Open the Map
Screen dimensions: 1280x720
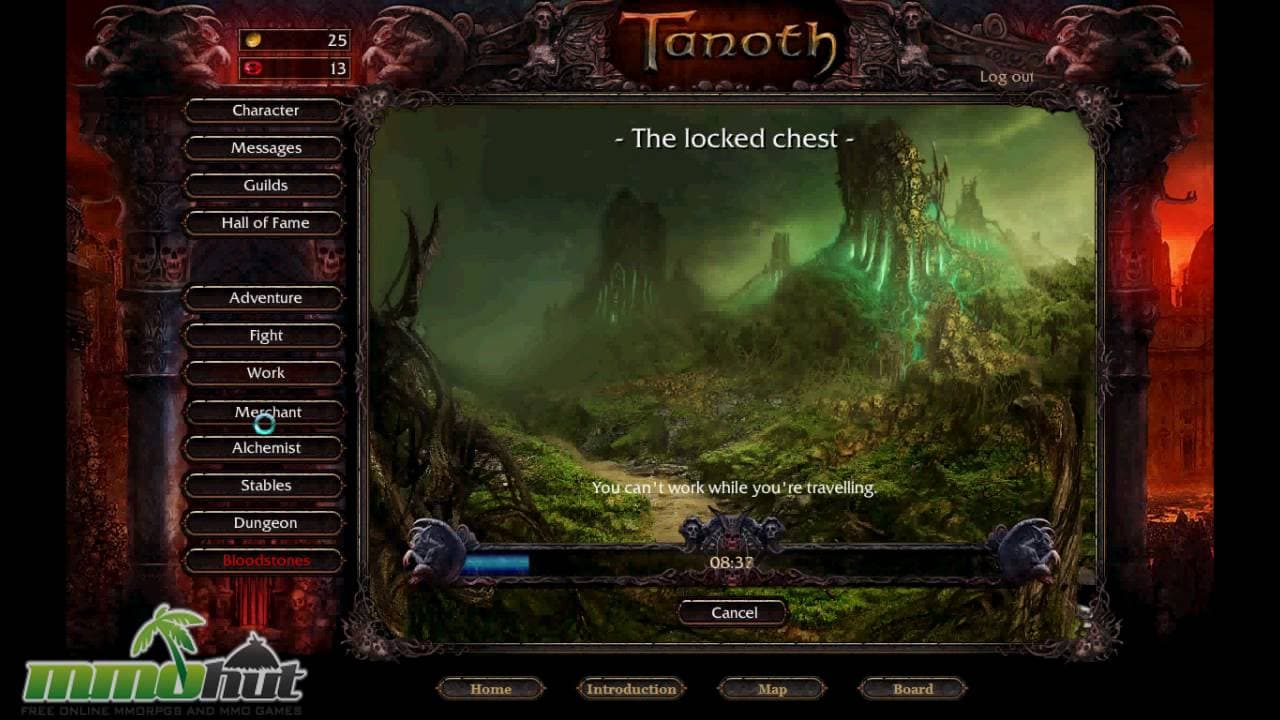point(773,689)
